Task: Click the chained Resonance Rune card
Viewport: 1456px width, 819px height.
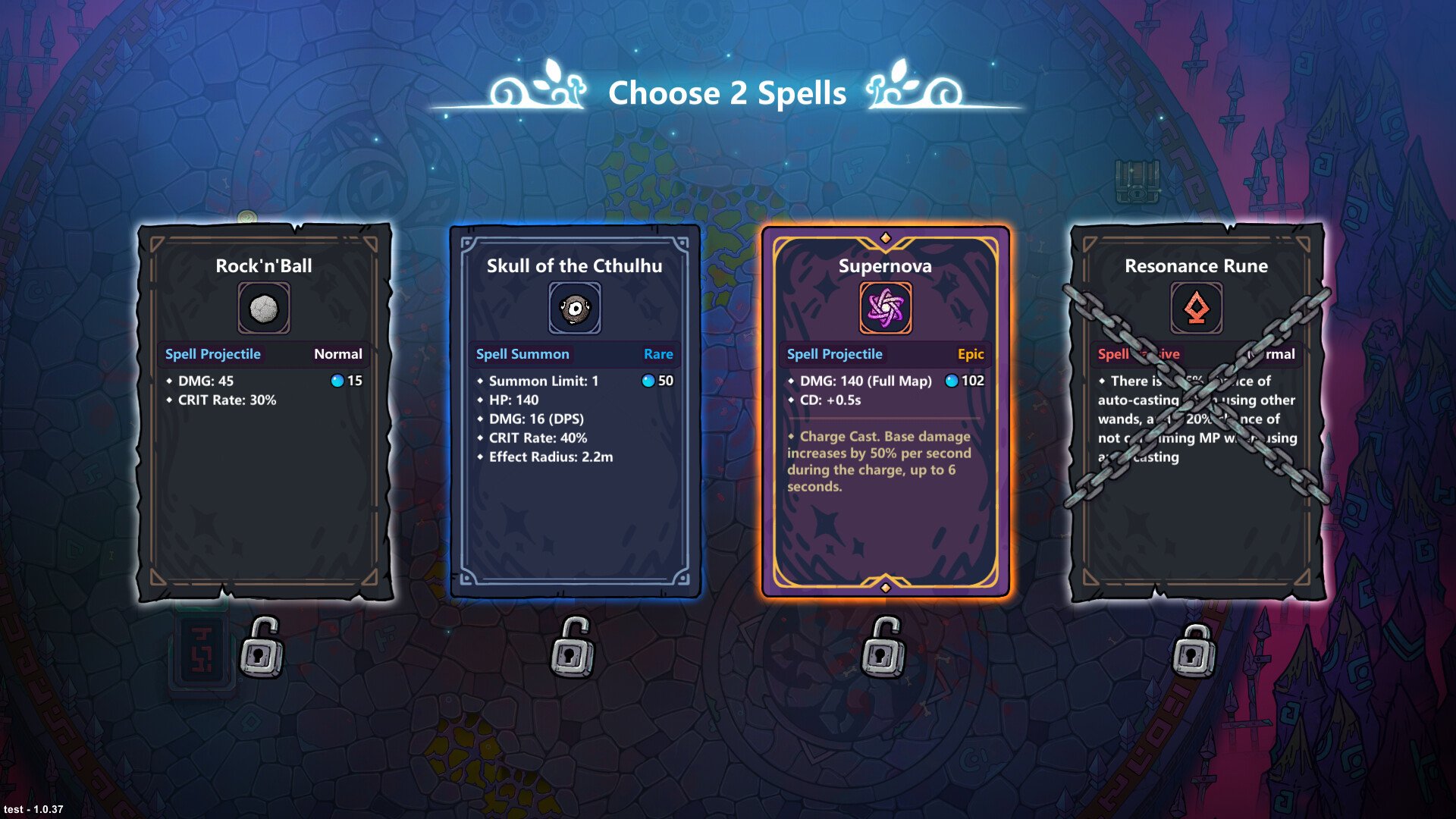Action: tap(1197, 413)
